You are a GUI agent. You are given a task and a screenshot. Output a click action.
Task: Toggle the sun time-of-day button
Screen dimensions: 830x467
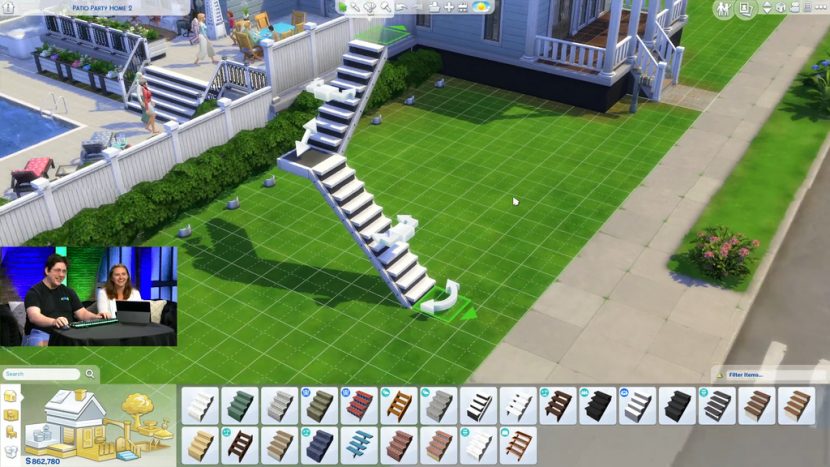pos(482,7)
